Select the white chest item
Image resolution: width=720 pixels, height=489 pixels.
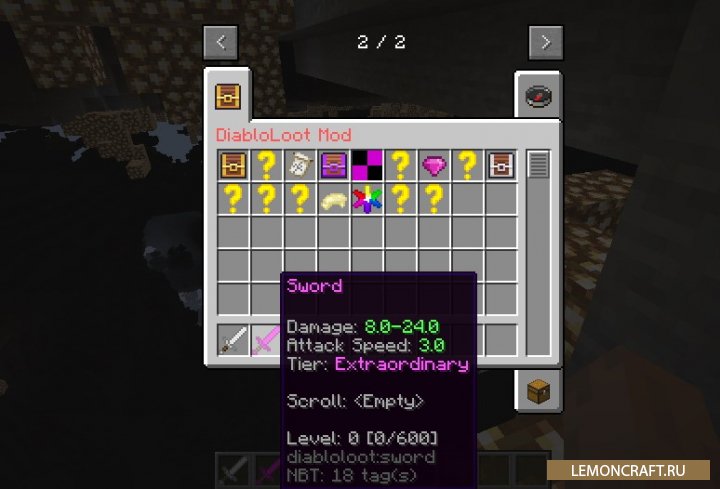click(501, 165)
